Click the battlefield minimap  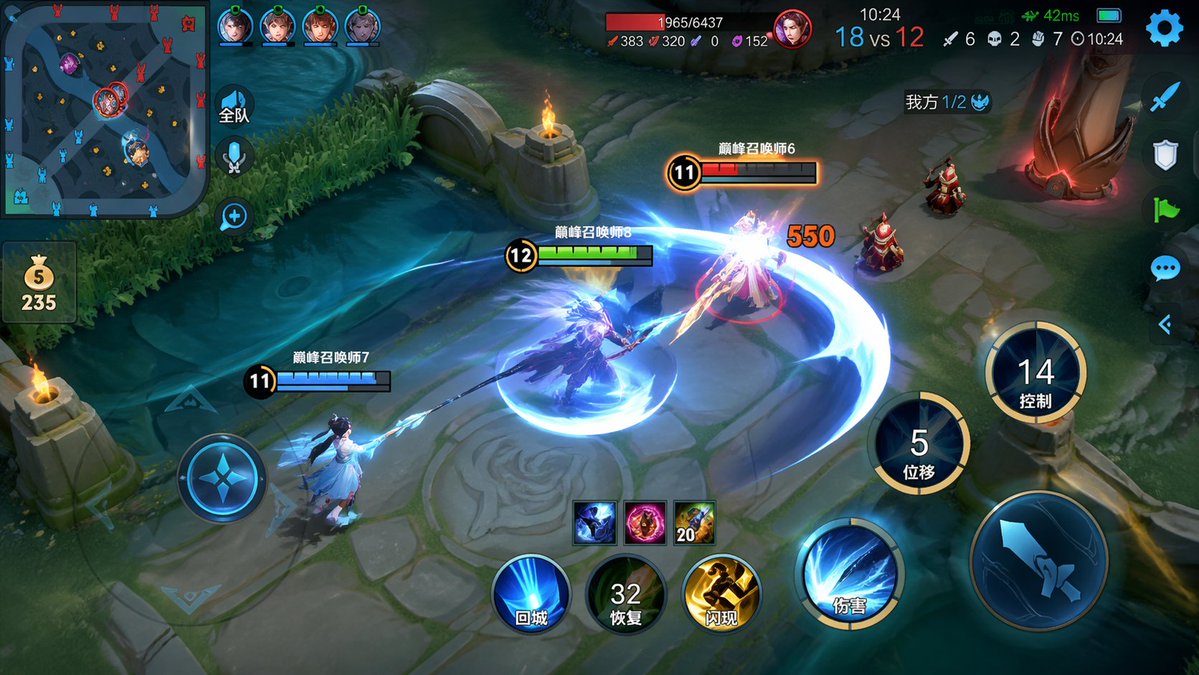[x=104, y=108]
